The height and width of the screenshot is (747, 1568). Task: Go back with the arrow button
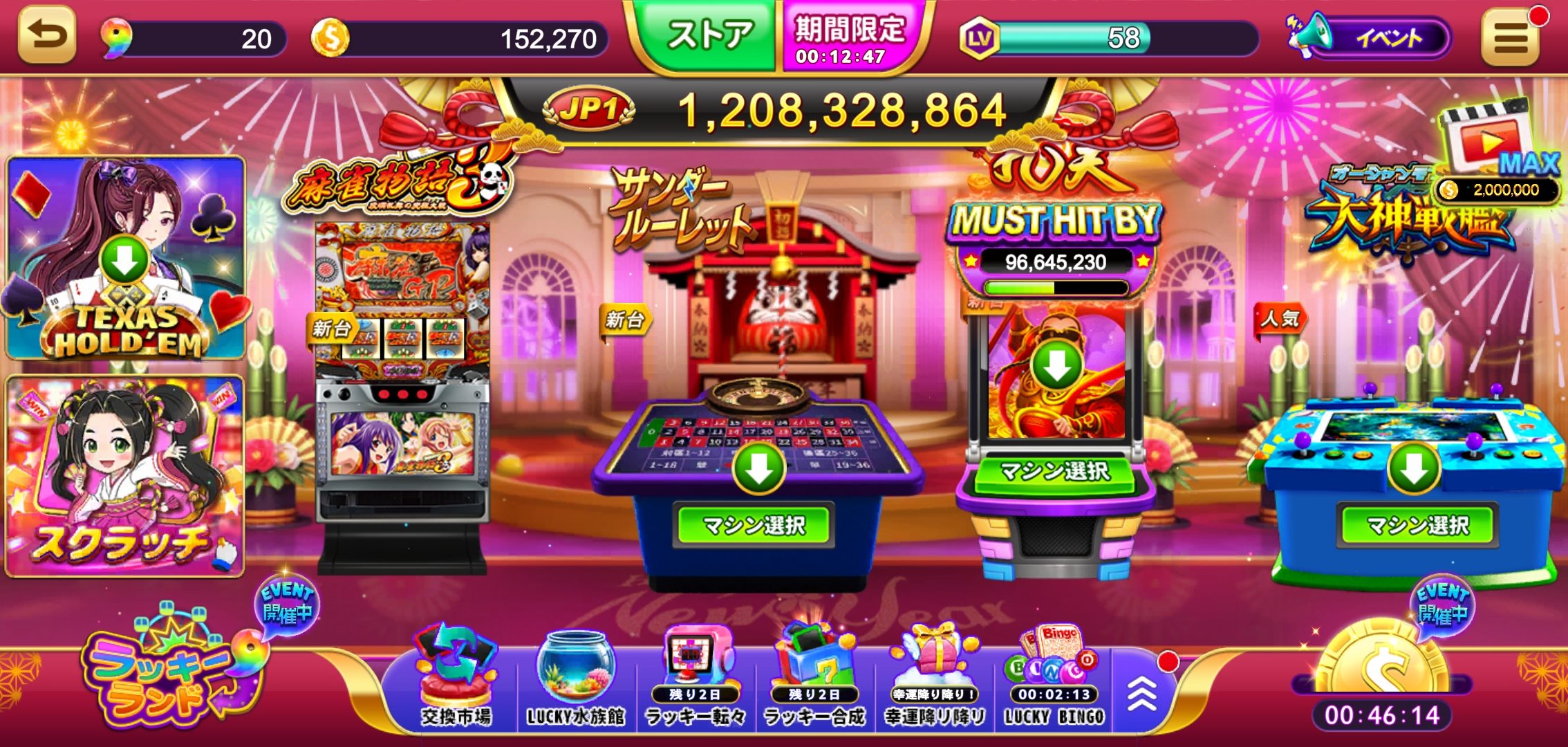47,35
